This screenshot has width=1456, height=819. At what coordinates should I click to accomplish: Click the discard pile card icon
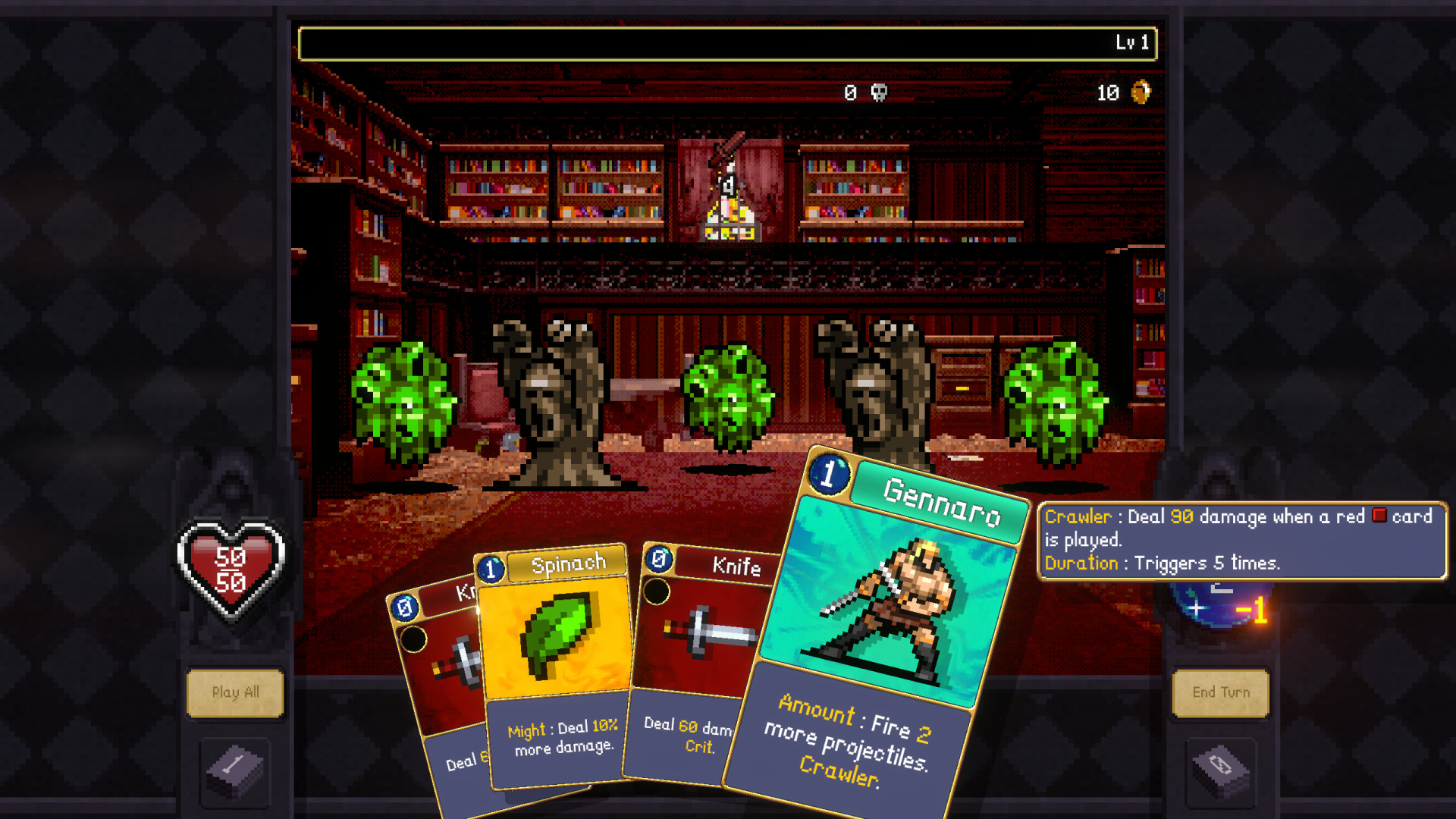click(1220, 766)
